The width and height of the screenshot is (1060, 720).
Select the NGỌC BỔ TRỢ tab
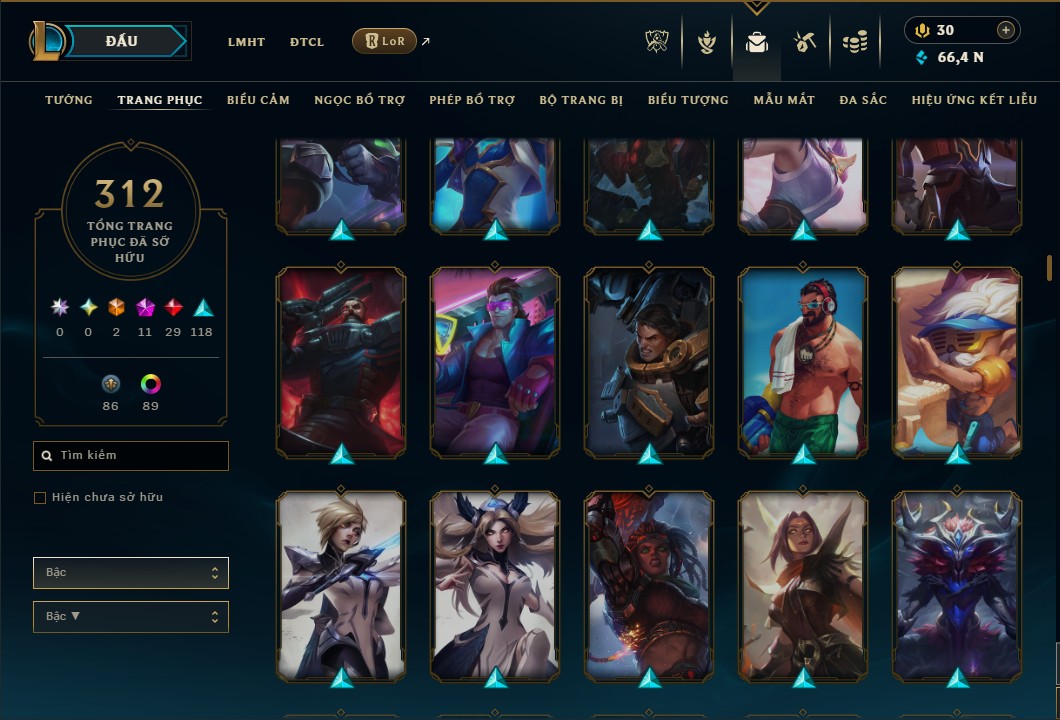click(359, 100)
